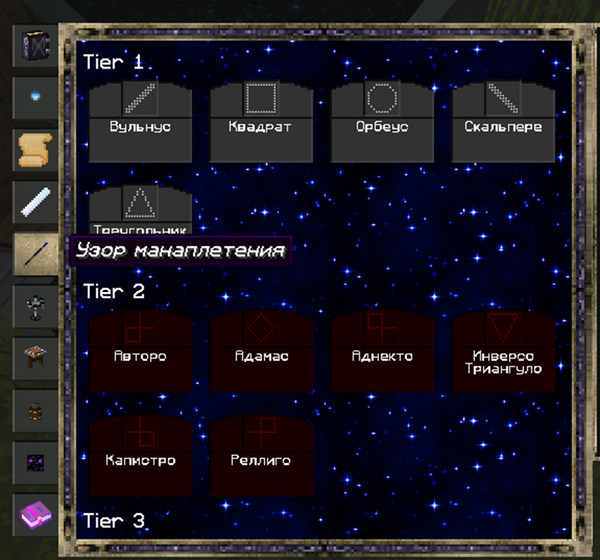Select the locked Капистро pattern
Image resolution: width=600 pixels, height=560 pixels.
click(x=140, y=456)
